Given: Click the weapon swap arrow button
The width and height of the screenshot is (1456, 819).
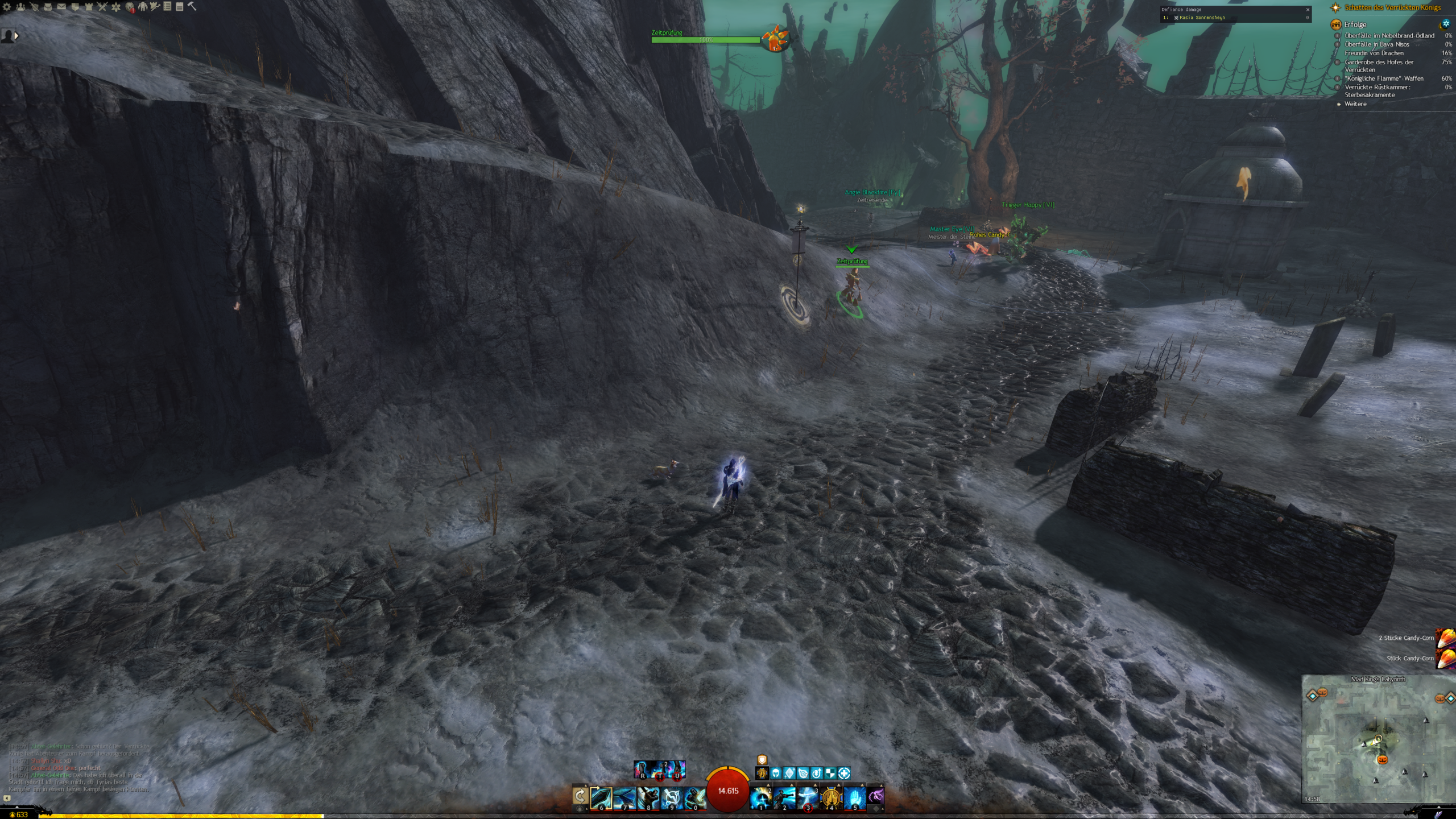Looking at the screenshot, I should [x=580, y=796].
